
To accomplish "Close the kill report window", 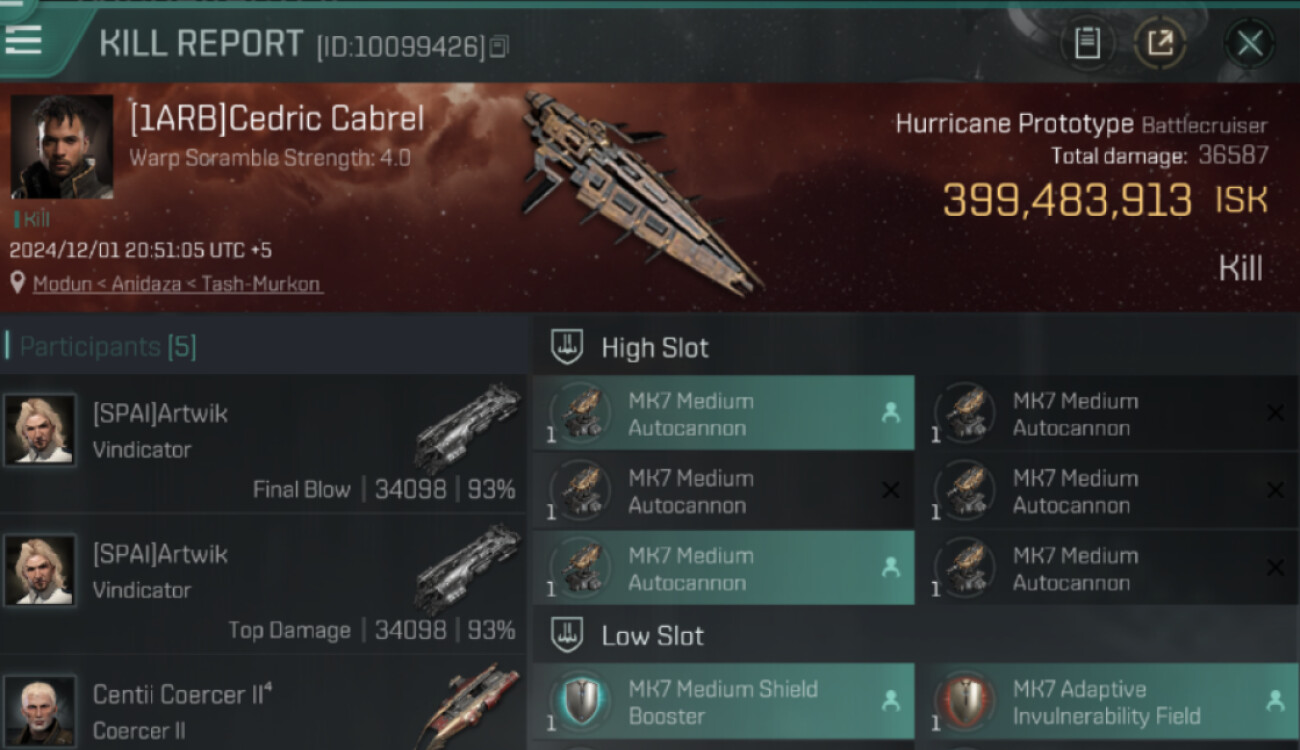I will coord(1249,43).
